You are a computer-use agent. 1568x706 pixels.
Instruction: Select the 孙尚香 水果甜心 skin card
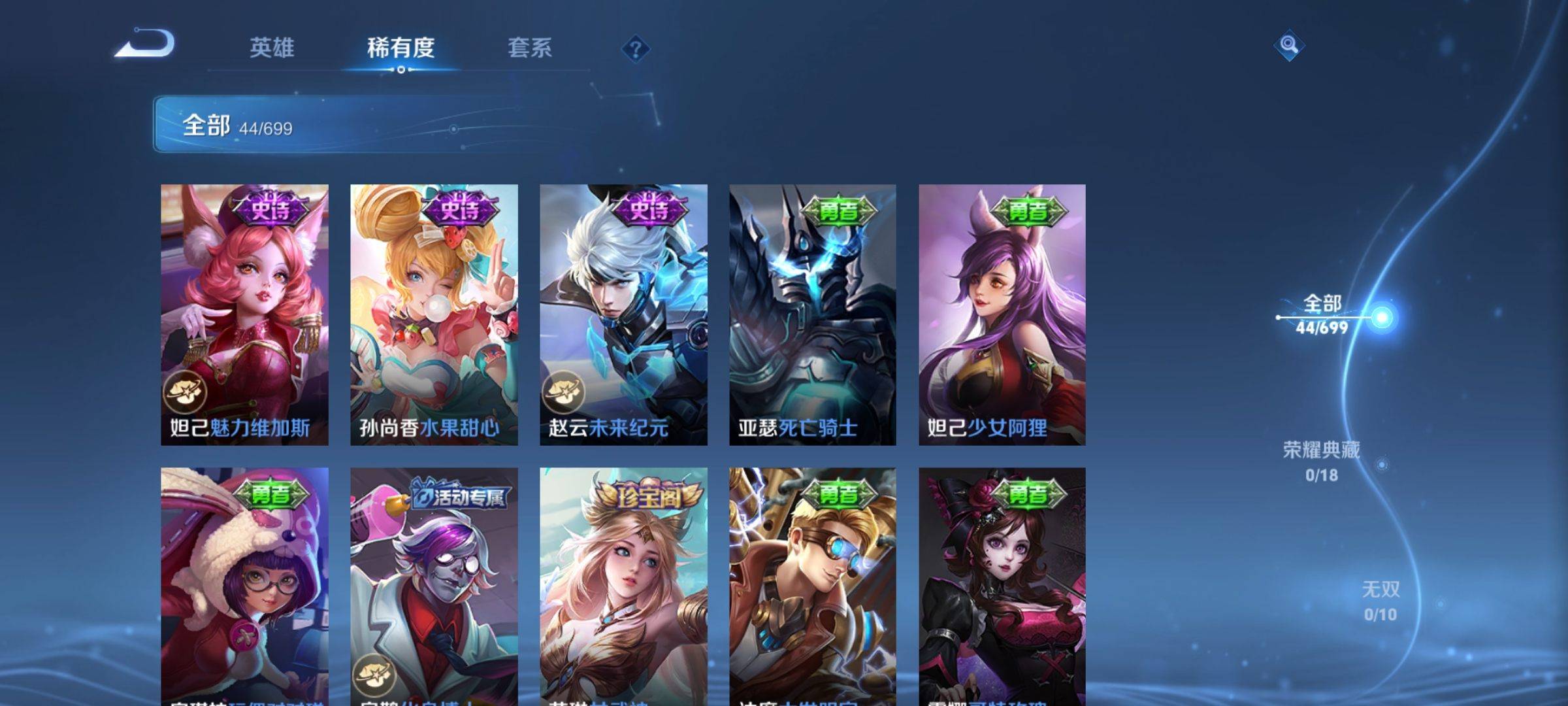434,314
